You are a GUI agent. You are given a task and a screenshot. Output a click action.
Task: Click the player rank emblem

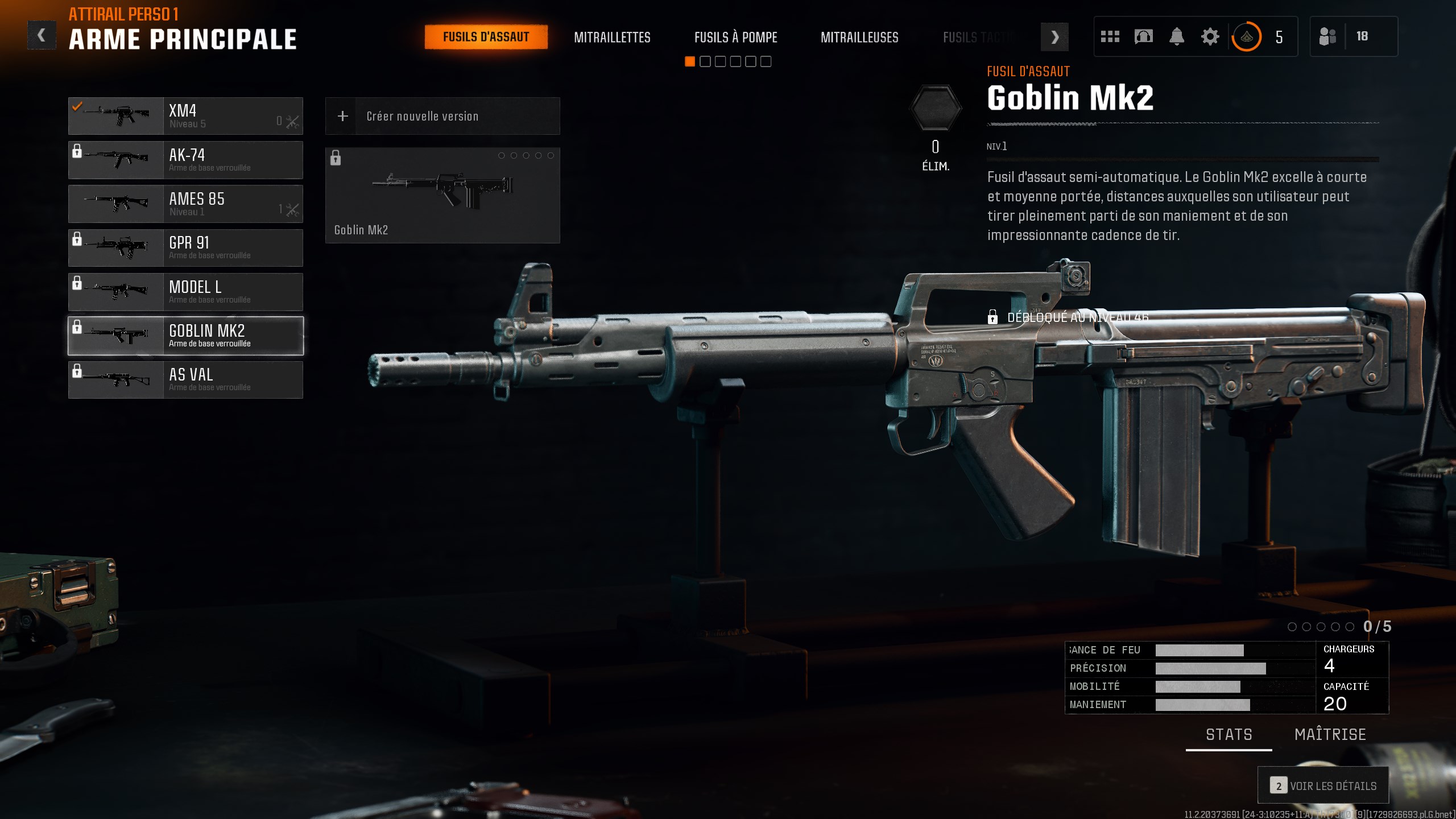[x=1247, y=36]
